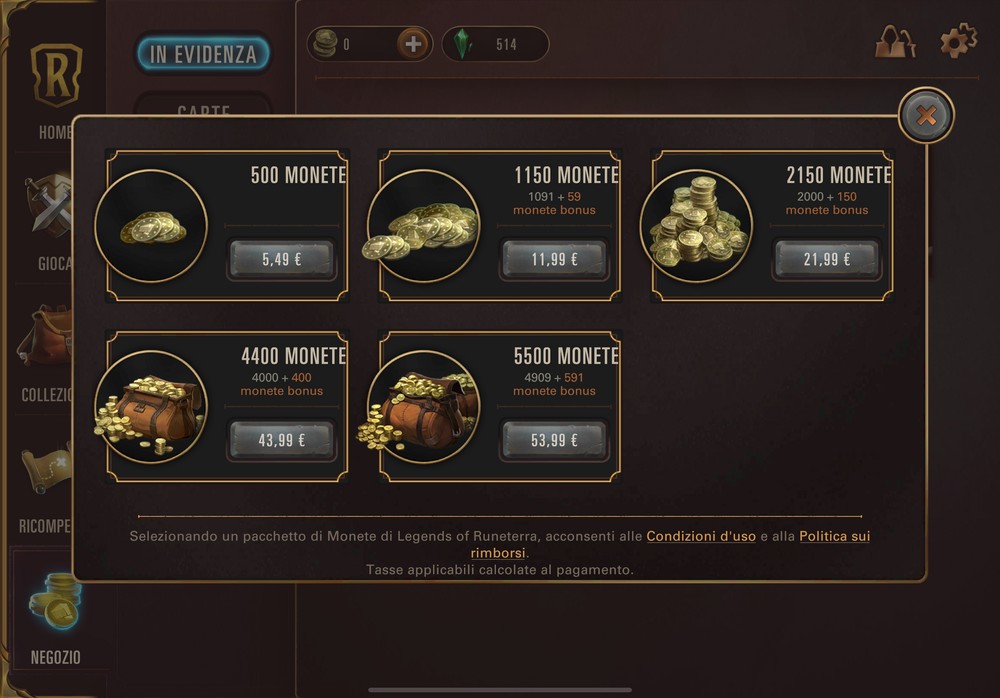This screenshot has width=1000, height=698.
Task: Go to the Home menu
Action: coord(55,90)
